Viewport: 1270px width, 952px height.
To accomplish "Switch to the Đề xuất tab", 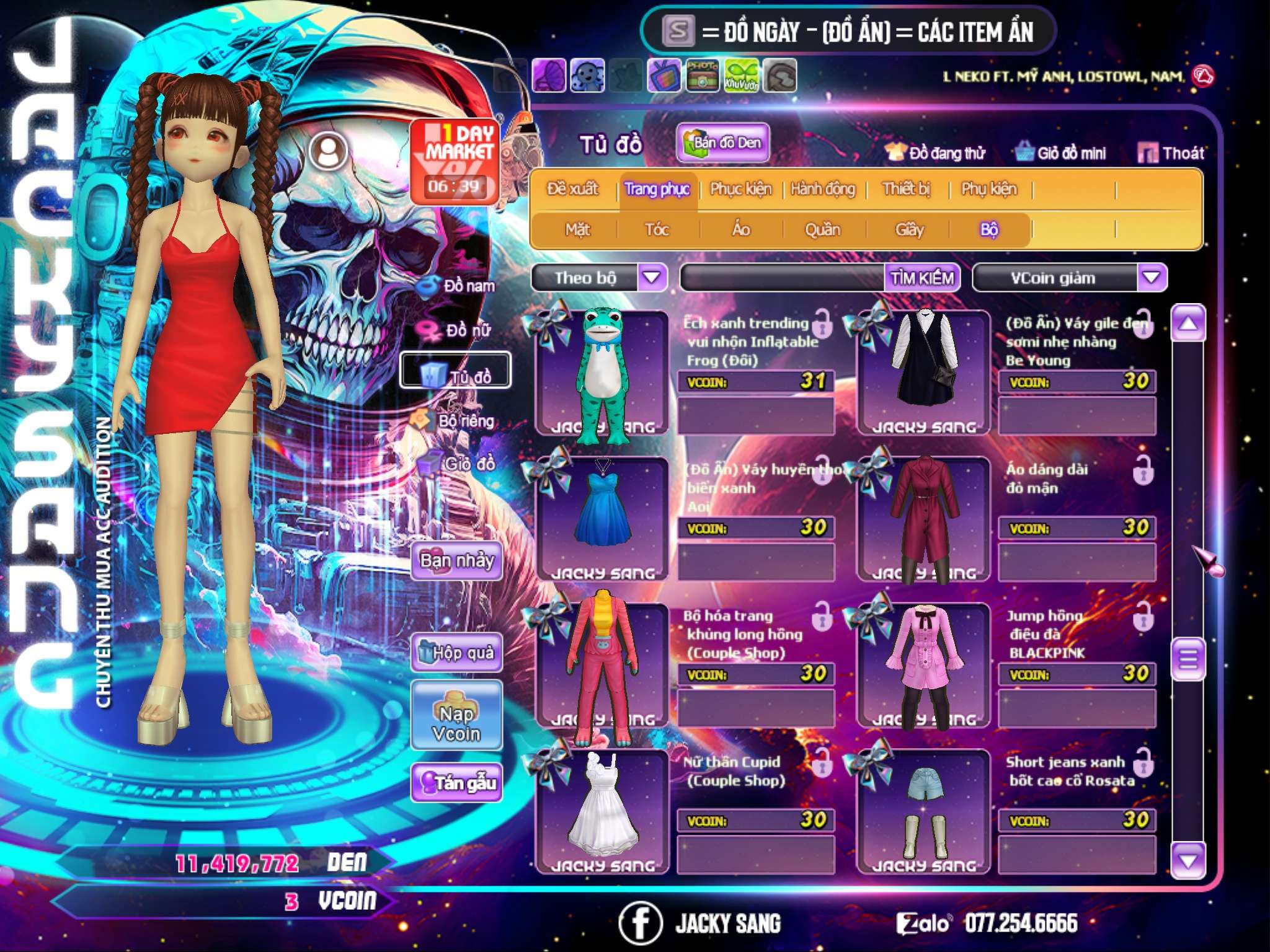I will tap(572, 189).
